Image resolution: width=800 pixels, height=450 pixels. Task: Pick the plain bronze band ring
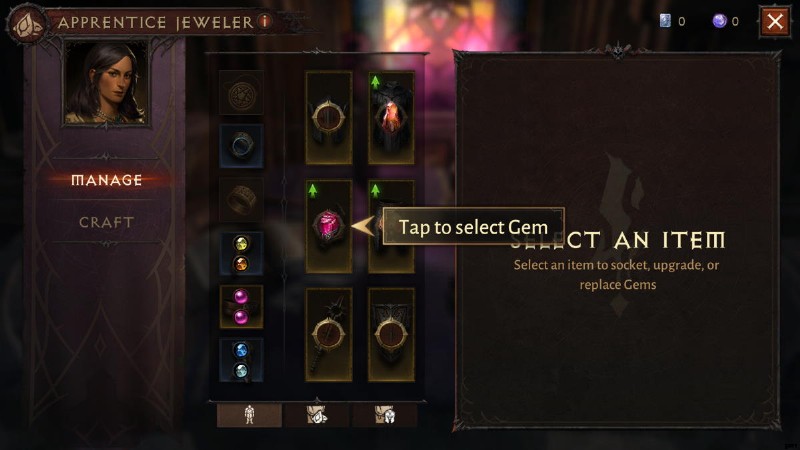tap(241, 199)
